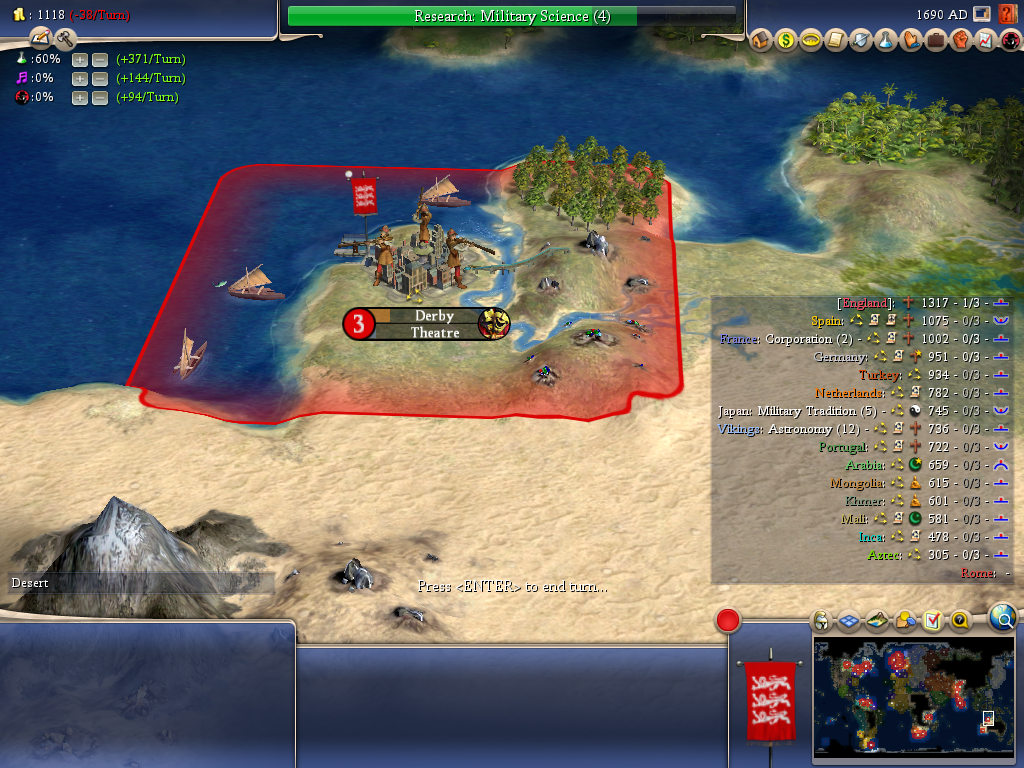Open the civics screen crown icon
This screenshot has height=768, width=1024.
(x=810, y=41)
